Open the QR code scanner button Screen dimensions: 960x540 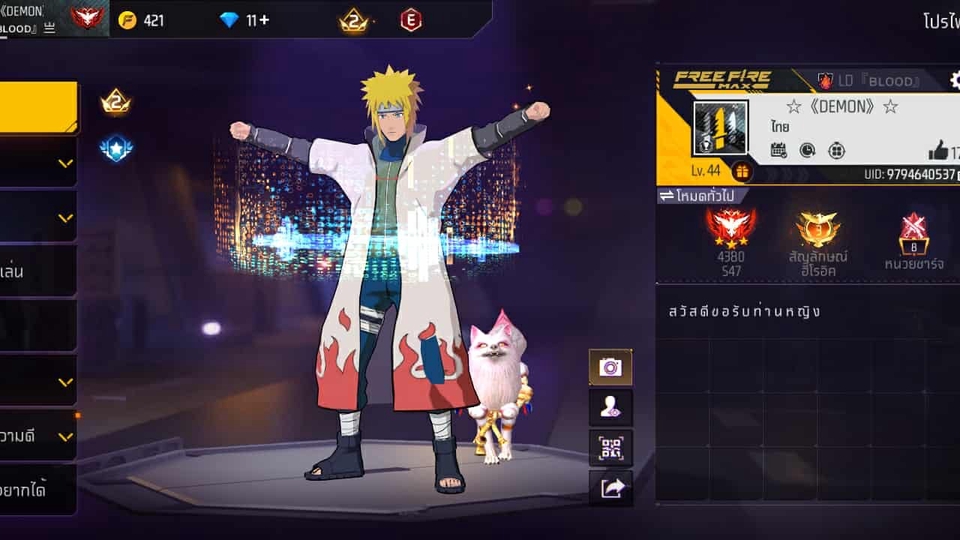click(610, 447)
